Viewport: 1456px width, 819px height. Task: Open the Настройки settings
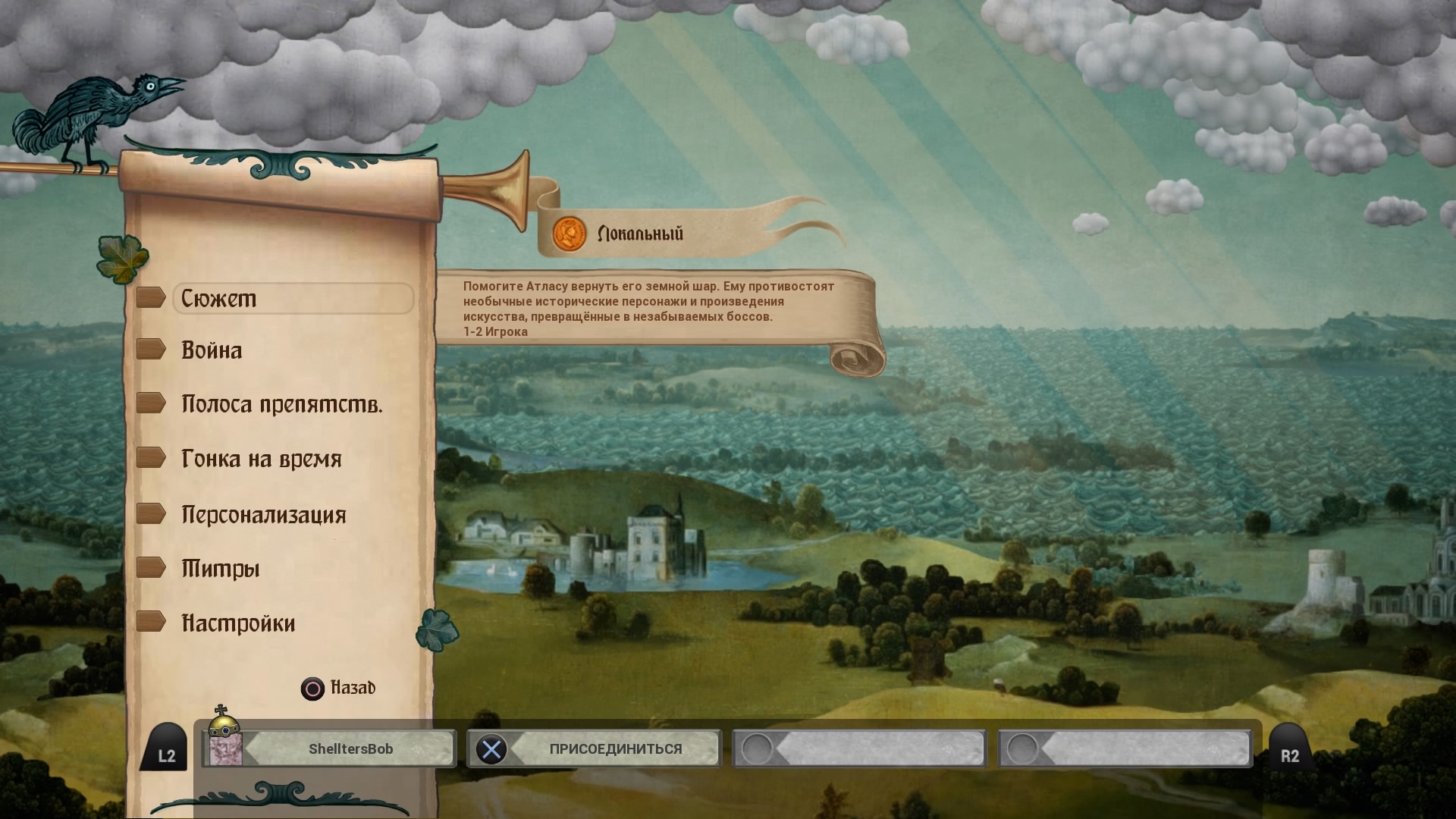[x=238, y=623]
